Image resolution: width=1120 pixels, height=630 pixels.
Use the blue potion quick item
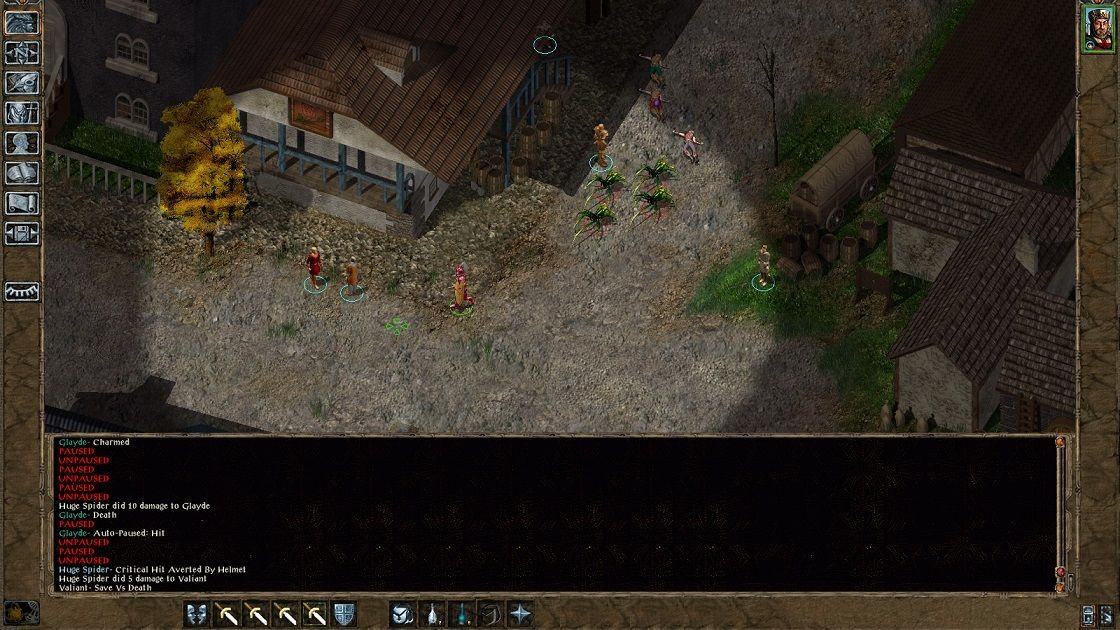click(x=461, y=614)
